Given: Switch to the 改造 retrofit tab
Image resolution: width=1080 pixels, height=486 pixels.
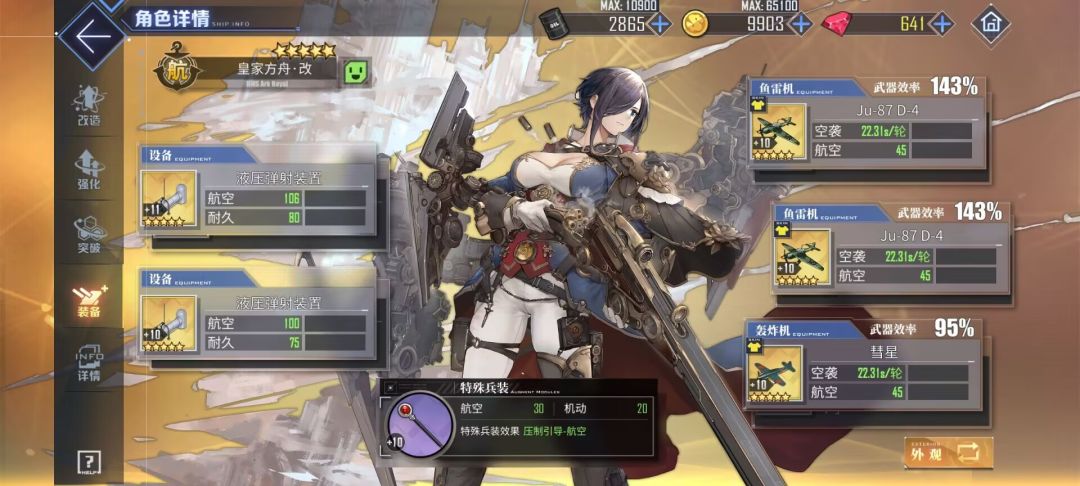Looking at the screenshot, I should coord(89,105).
